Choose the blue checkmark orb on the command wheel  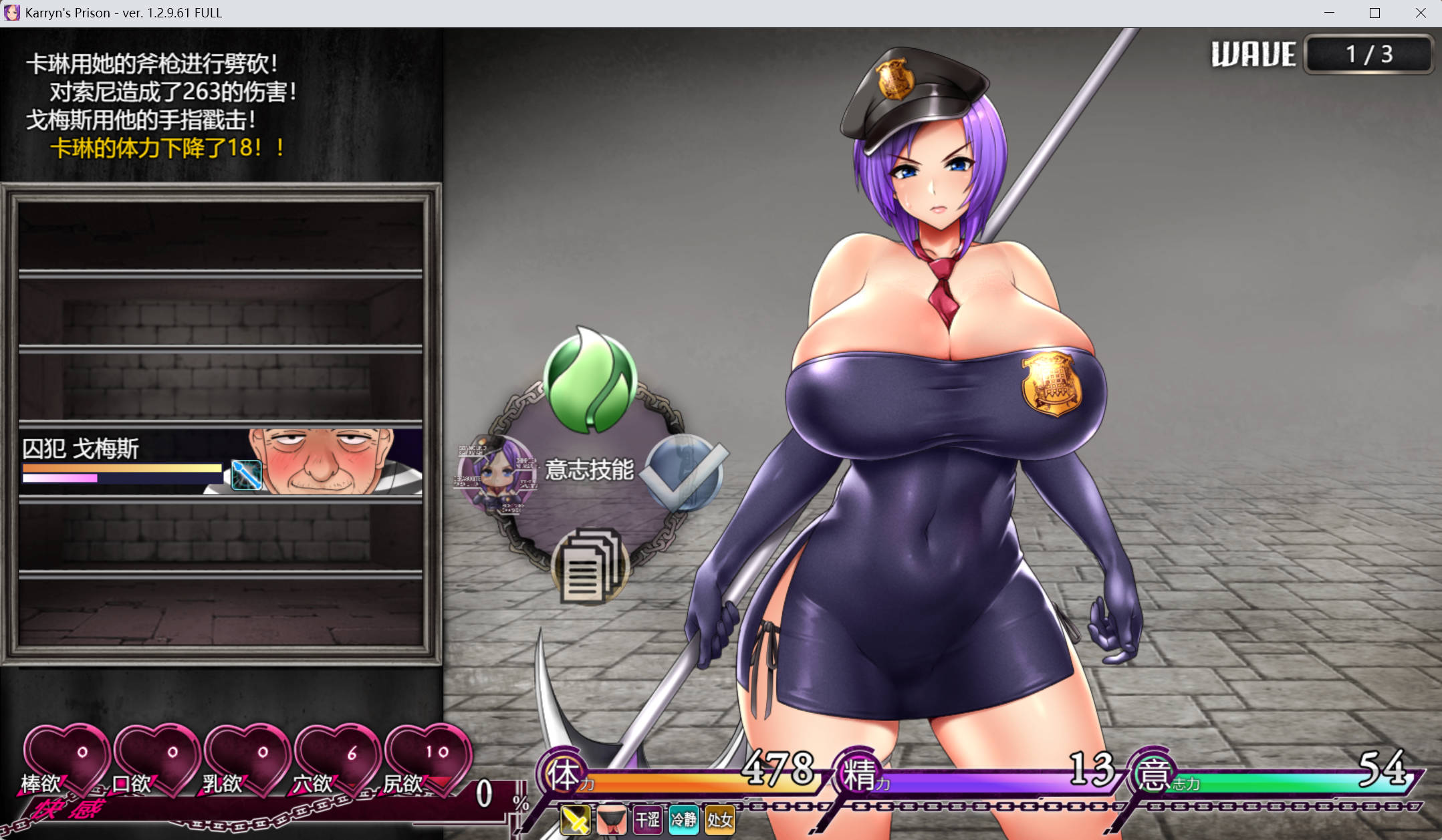coord(685,472)
